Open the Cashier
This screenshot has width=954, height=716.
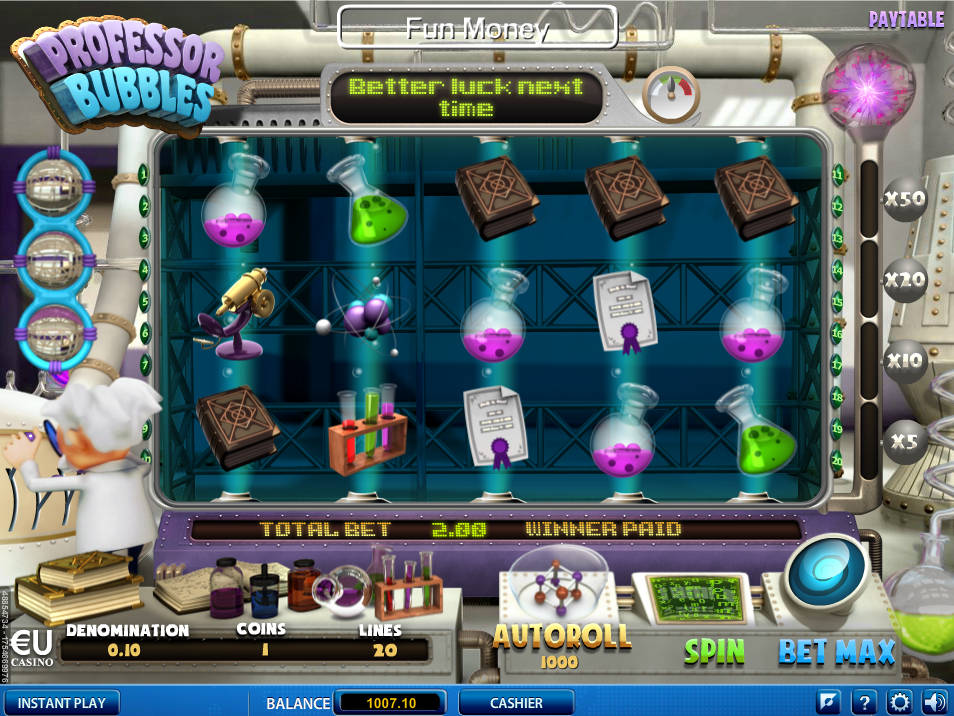tap(516, 703)
